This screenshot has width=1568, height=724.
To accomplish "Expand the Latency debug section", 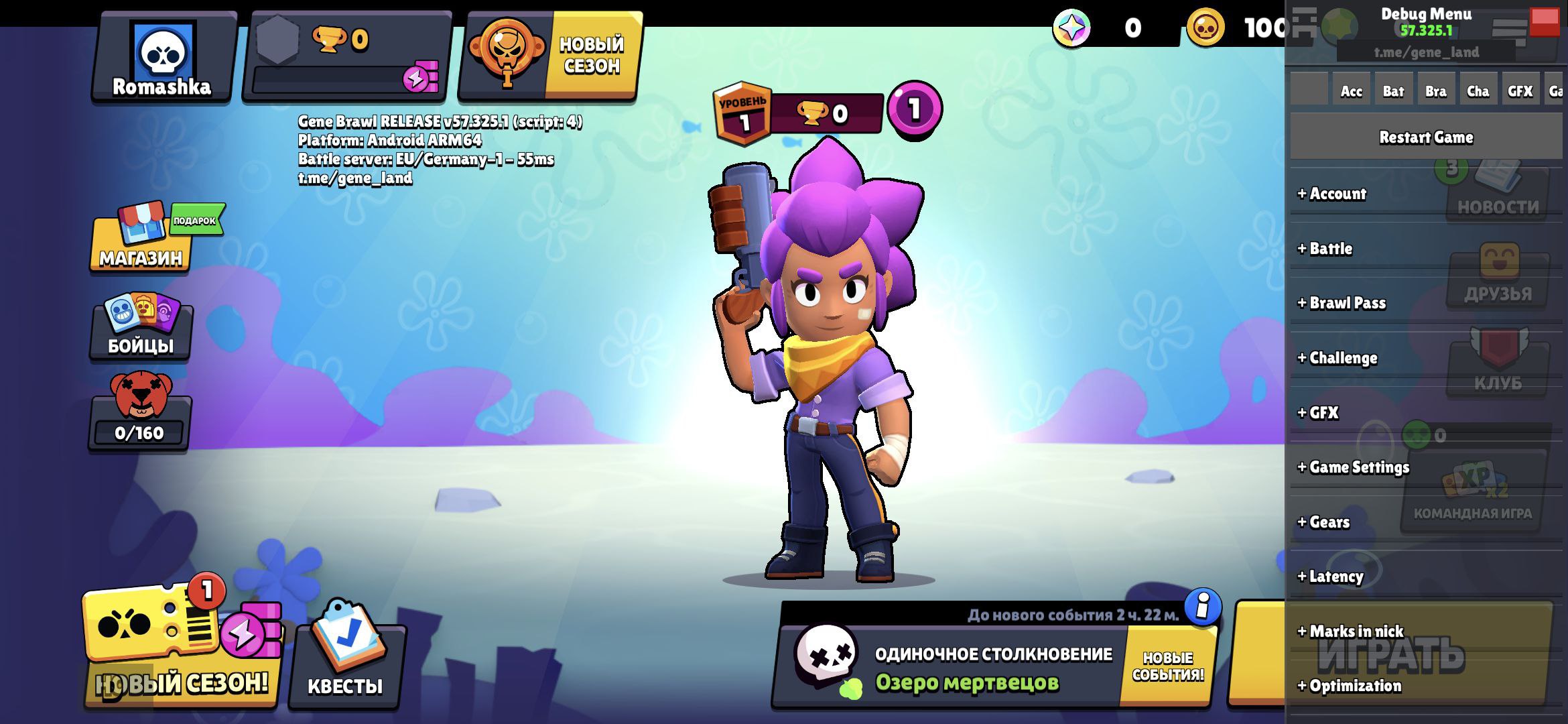I will (x=1331, y=577).
